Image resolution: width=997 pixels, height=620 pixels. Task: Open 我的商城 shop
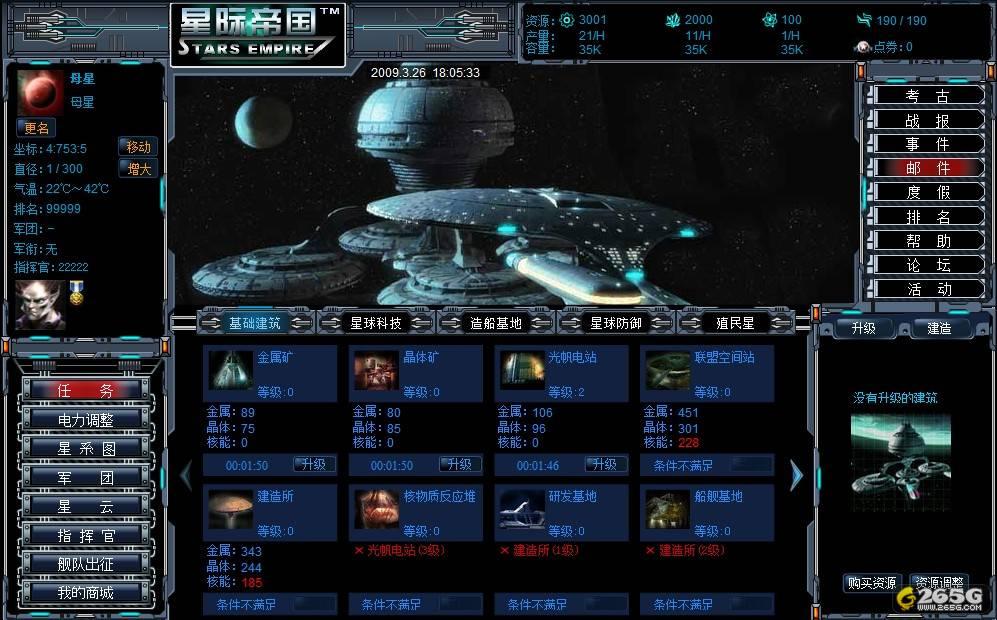pos(85,593)
